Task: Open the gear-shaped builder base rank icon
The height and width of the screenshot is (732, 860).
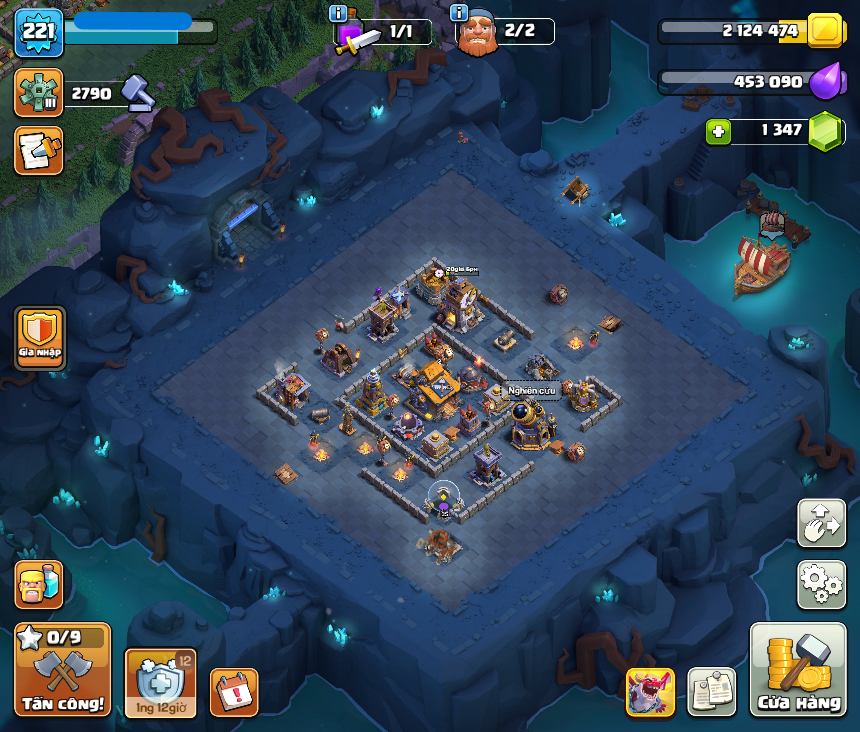Action: click(x=39, y=93)
